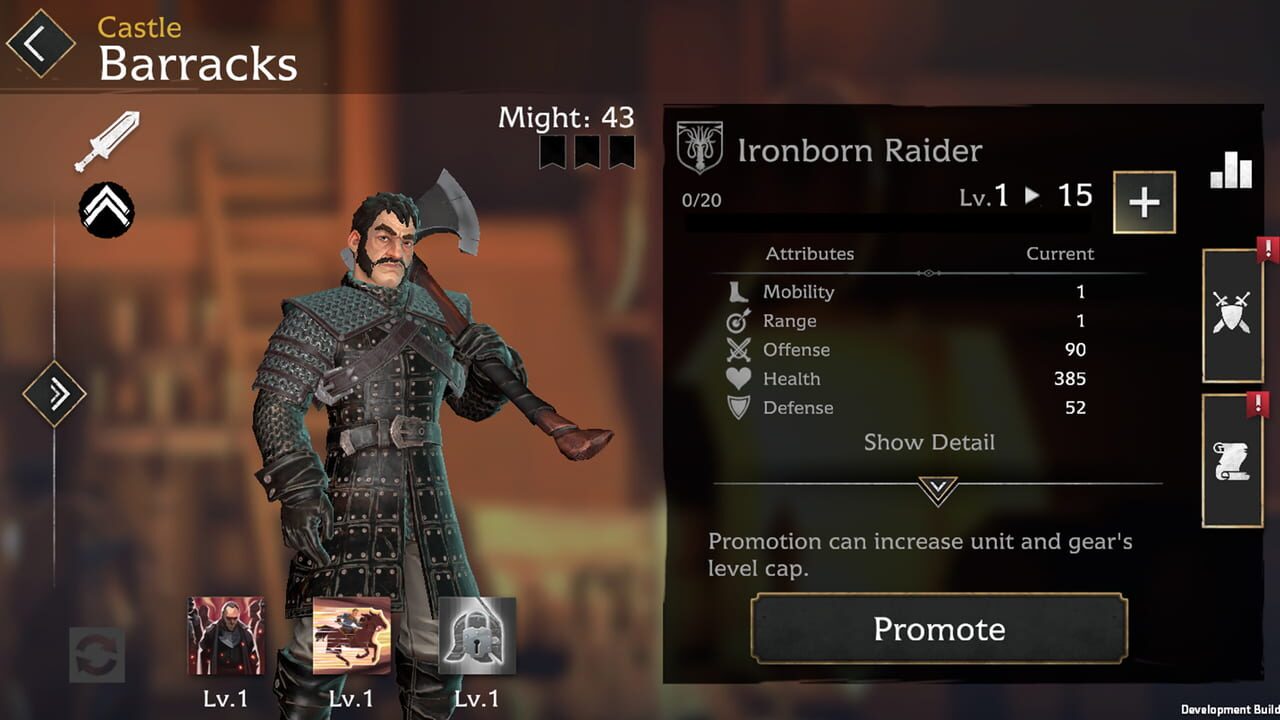
Task: Select the sword unit icon in left sidebar
Action: [105, 140]
